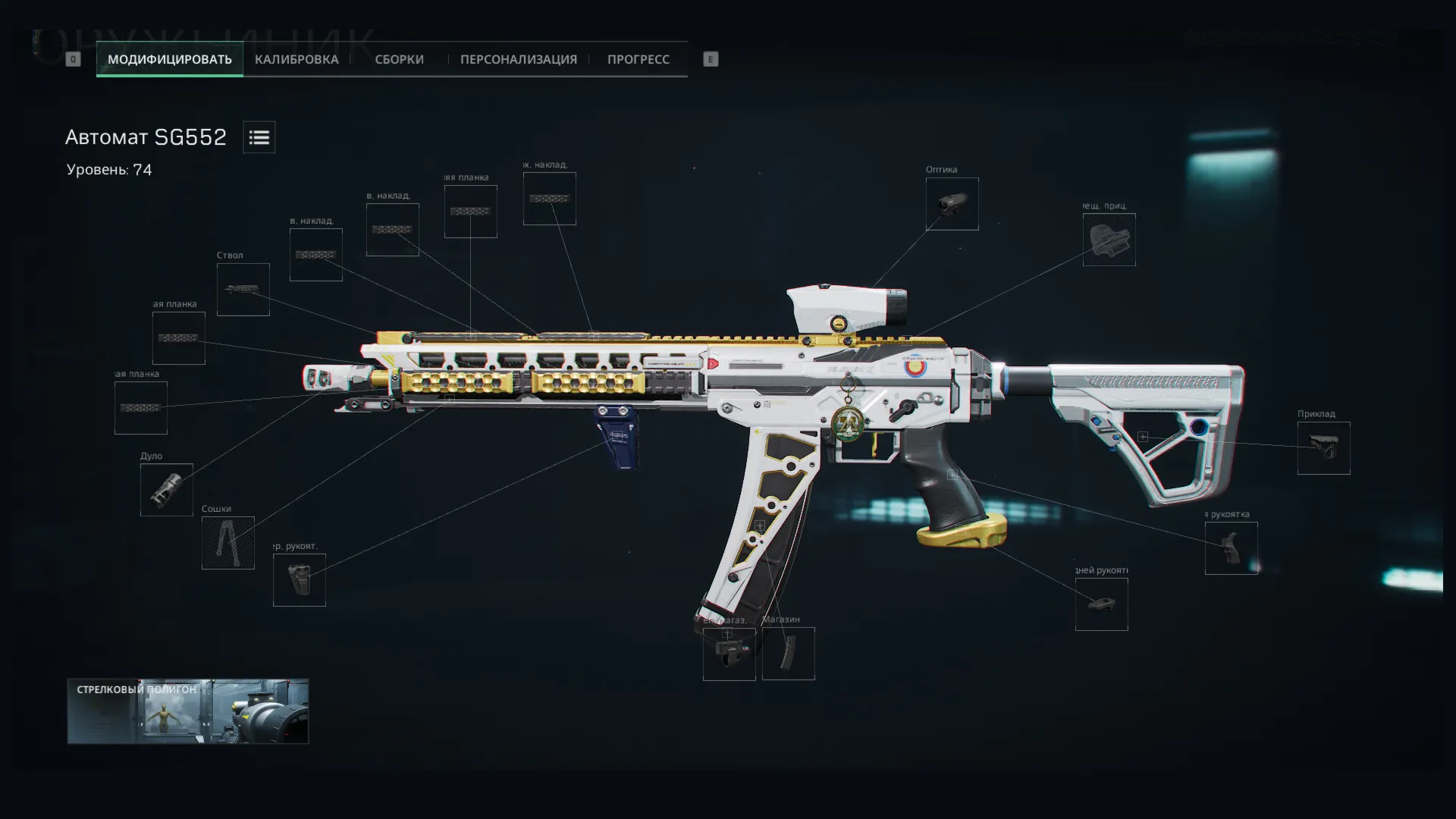This screenshot has height=819, width=1456.
Task: Go to the Персонализация tab
Action: (518, 59)
